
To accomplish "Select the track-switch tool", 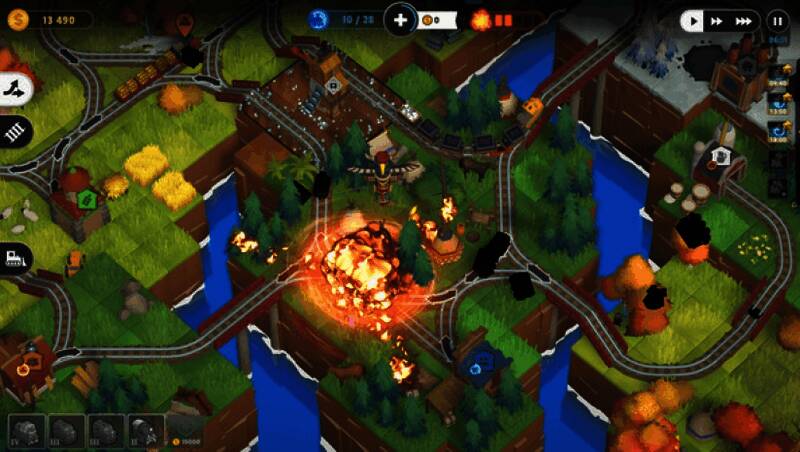I will pos(14,89).
